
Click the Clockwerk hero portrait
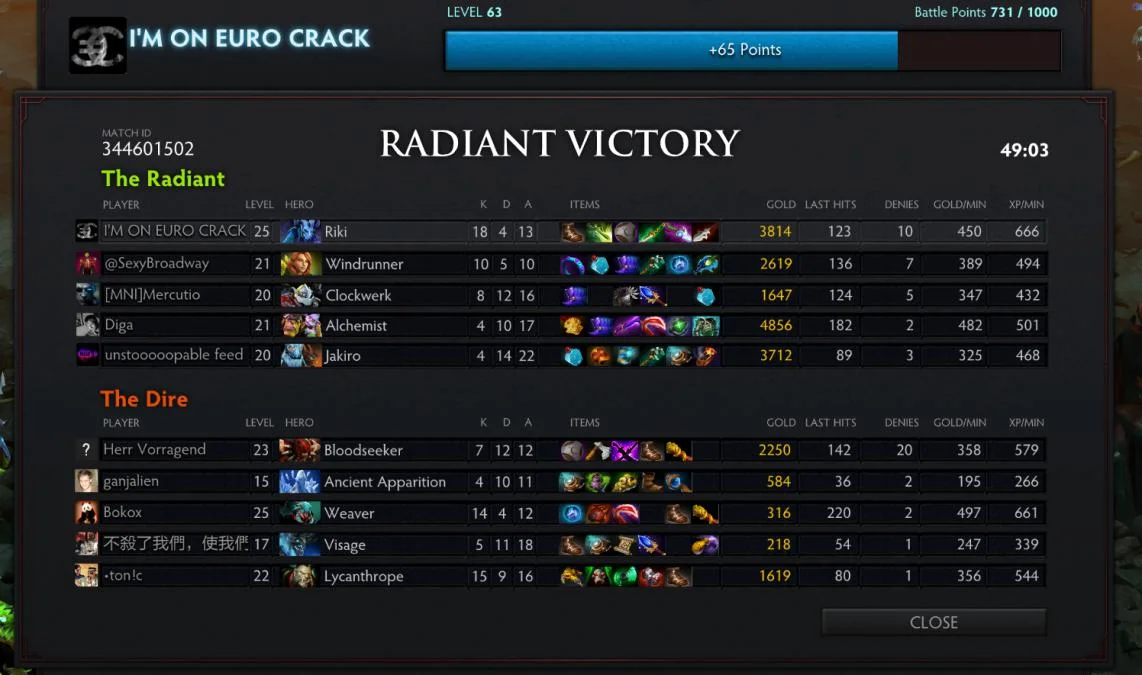(x=300, y=296)
